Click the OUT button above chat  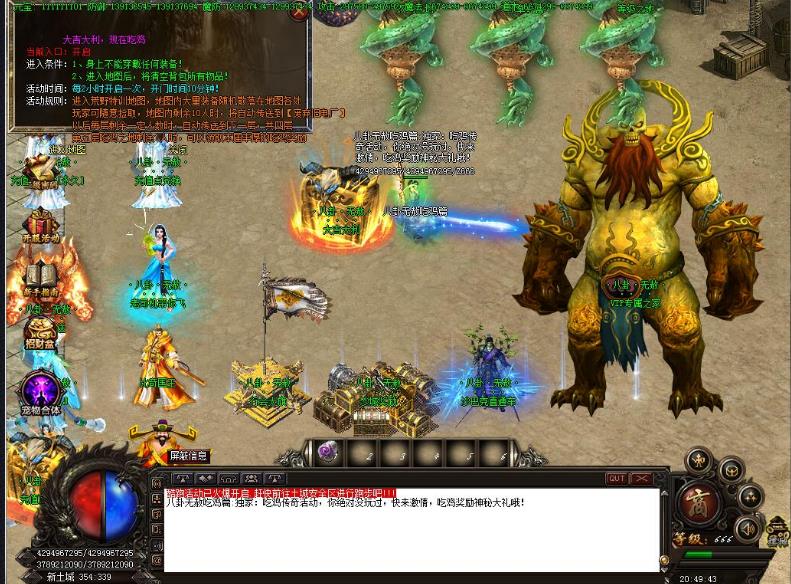[616, 479]
